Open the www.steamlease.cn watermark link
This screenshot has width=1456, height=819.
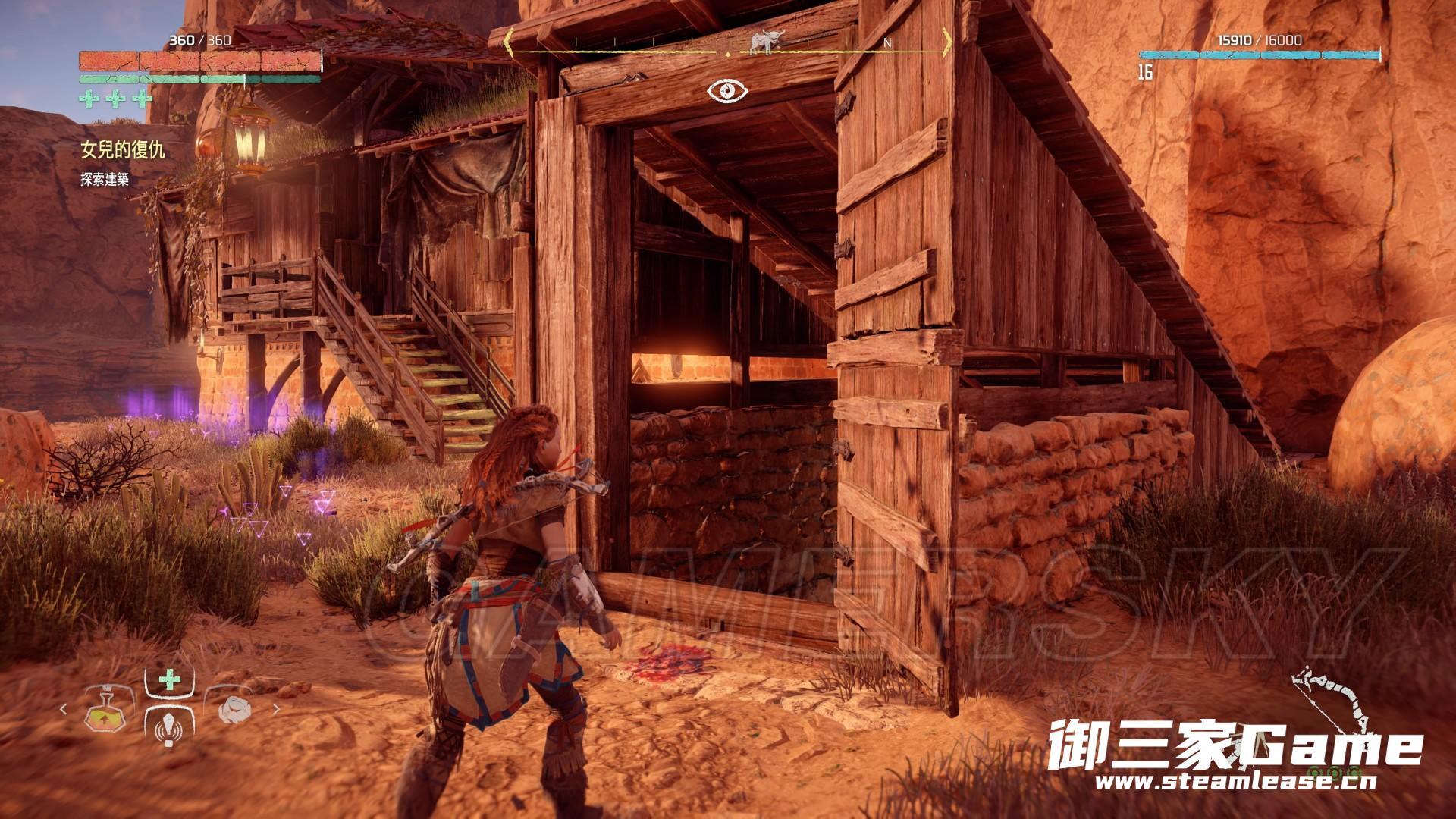tap(1235, 781)
